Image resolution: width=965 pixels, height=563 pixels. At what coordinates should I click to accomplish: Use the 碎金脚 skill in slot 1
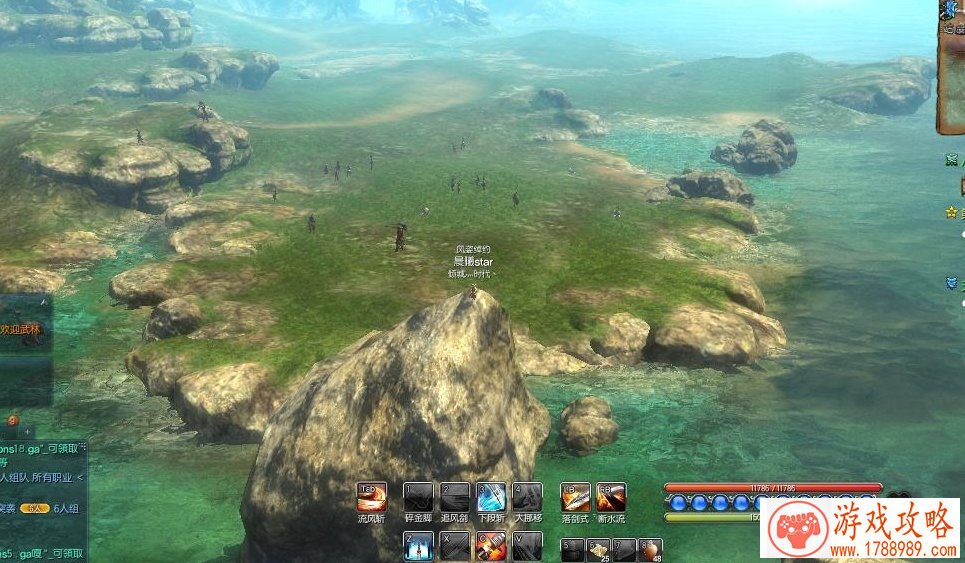tap(418, 497)
